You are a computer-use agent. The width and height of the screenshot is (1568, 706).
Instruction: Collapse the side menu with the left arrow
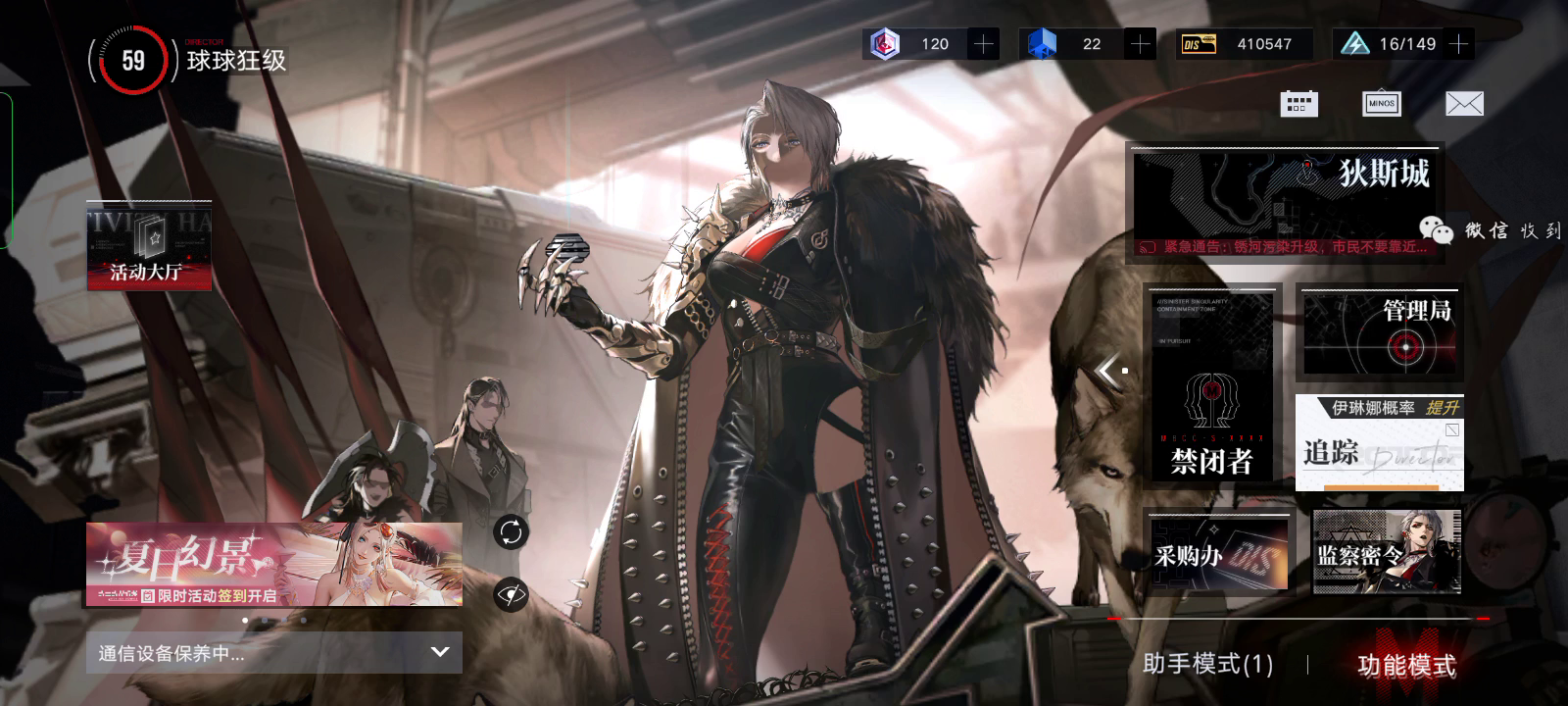click(x=1108, y=371)
